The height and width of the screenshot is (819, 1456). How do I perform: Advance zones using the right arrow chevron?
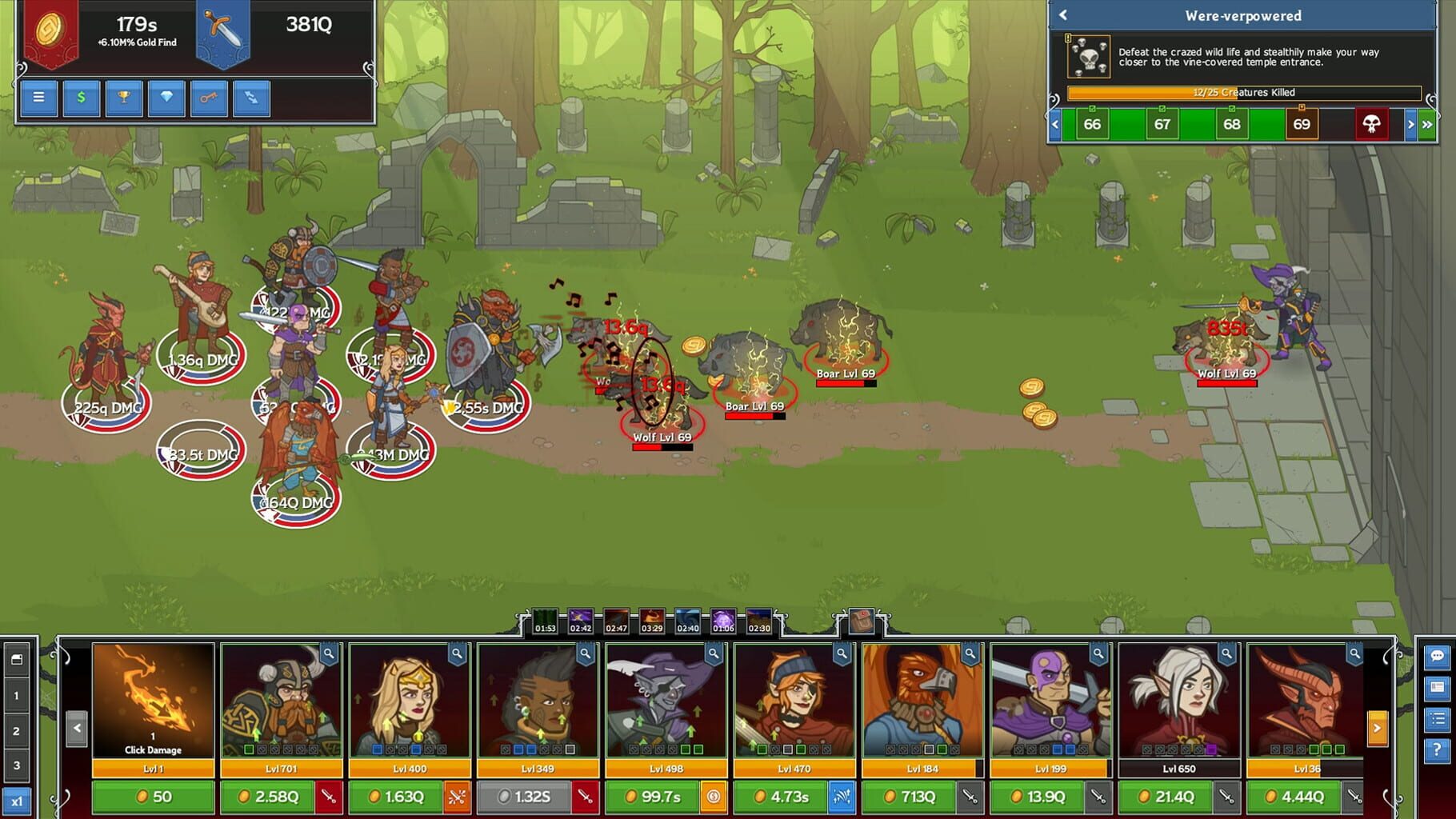1410,125
